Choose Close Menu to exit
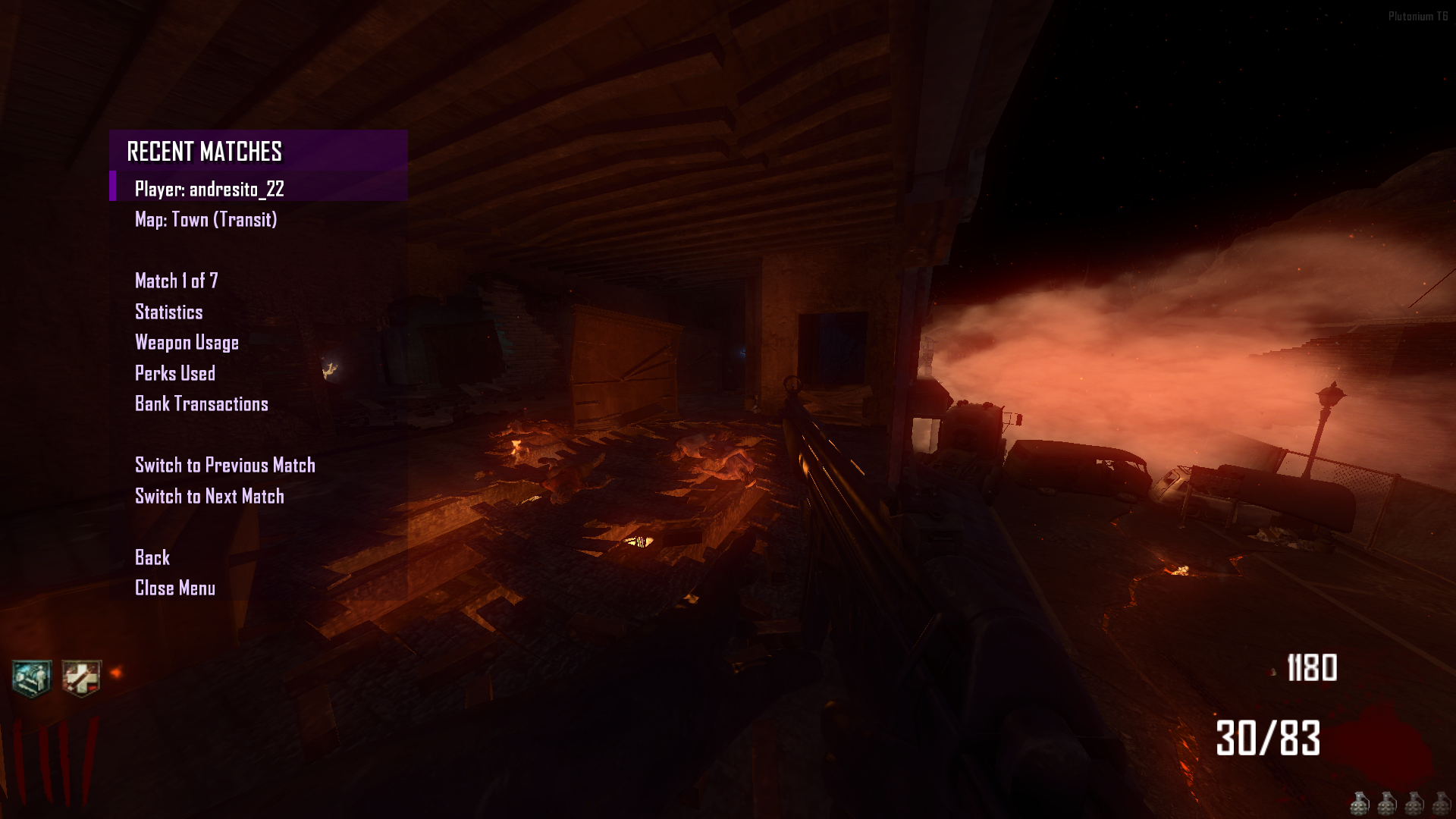Screen dimensions: 1456x819 tap(174, 588)
